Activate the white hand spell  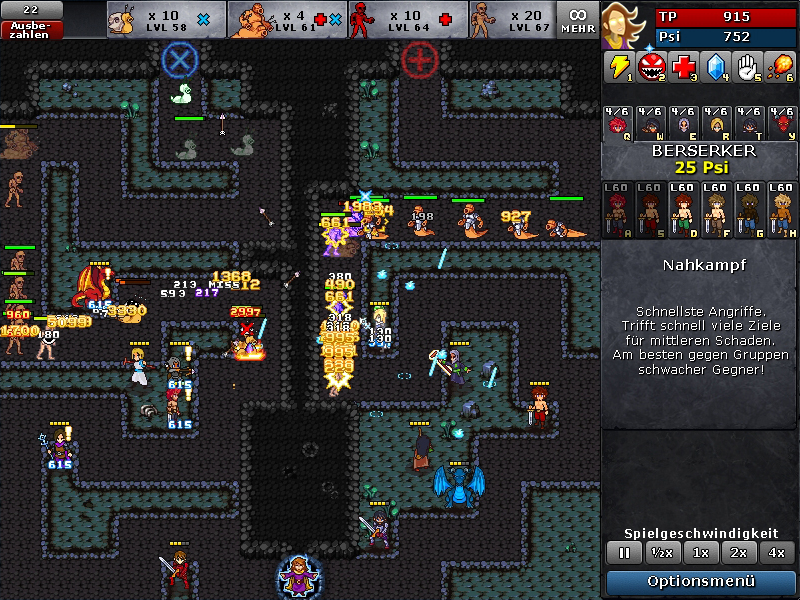point(748,67)
